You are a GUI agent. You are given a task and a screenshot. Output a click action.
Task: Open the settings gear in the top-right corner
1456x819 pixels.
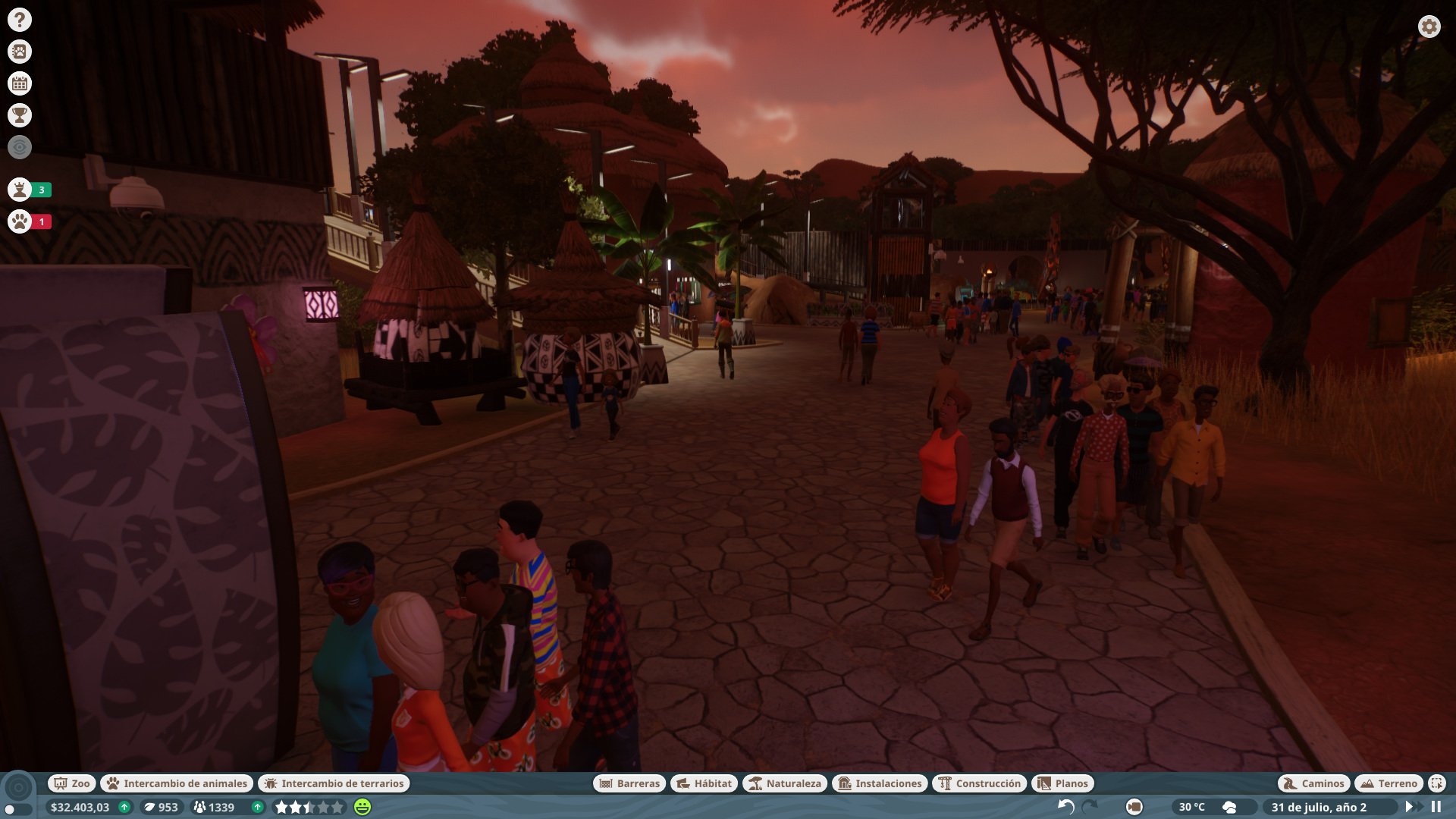pyautogui.click(x=1429, y=26)
